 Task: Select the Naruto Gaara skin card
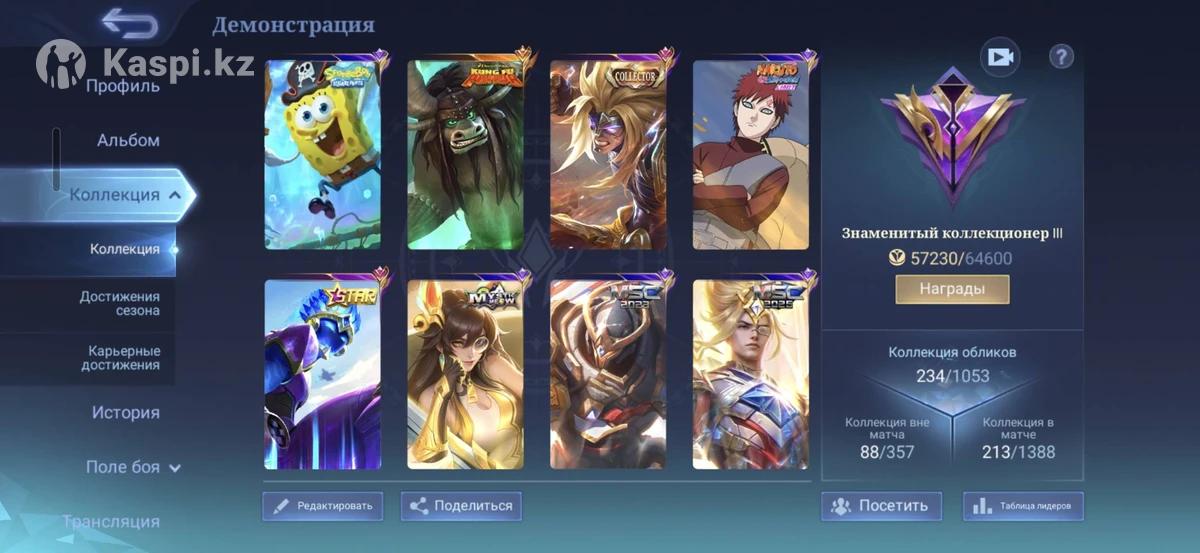751,155
